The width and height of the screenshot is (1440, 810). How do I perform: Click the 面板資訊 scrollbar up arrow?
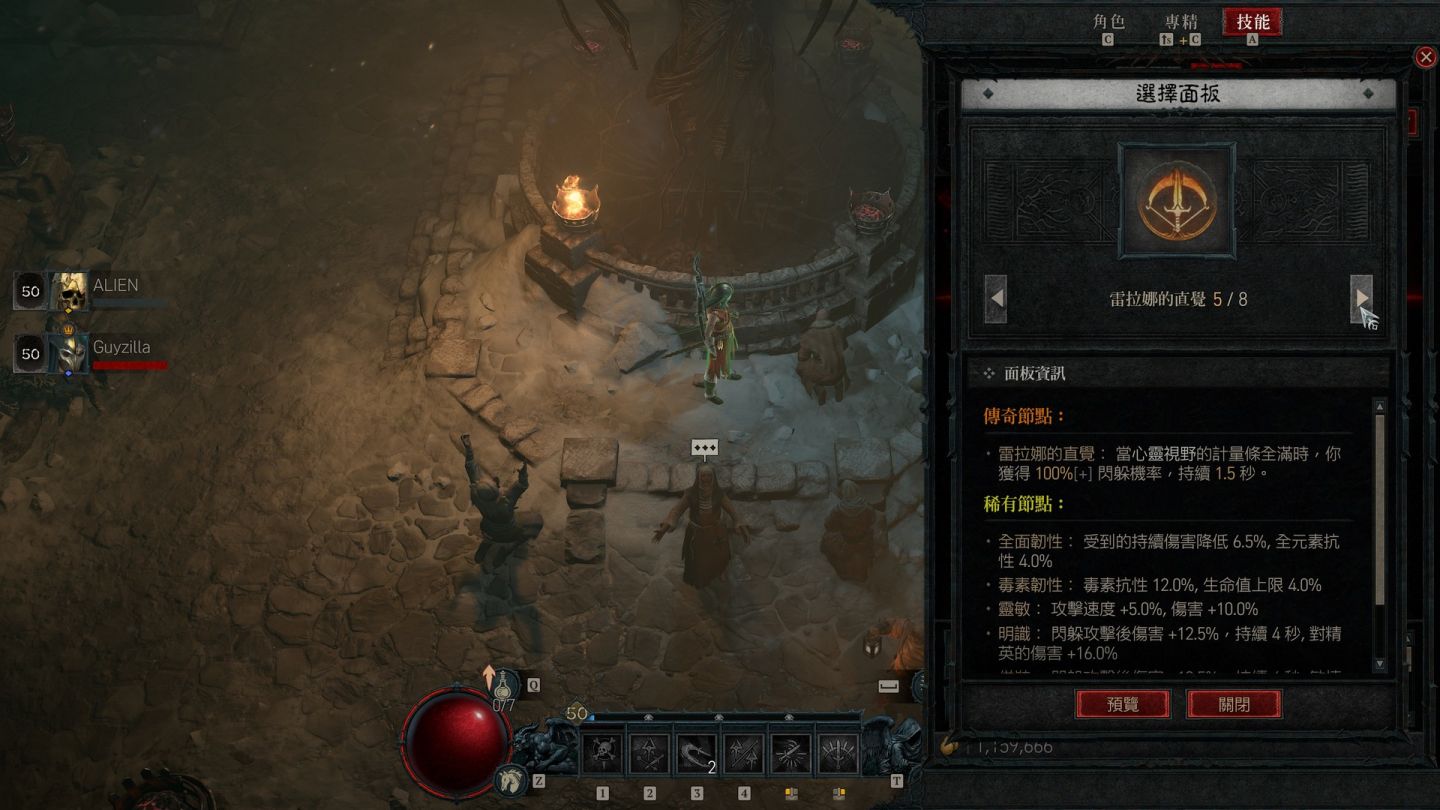point(1380,407)
